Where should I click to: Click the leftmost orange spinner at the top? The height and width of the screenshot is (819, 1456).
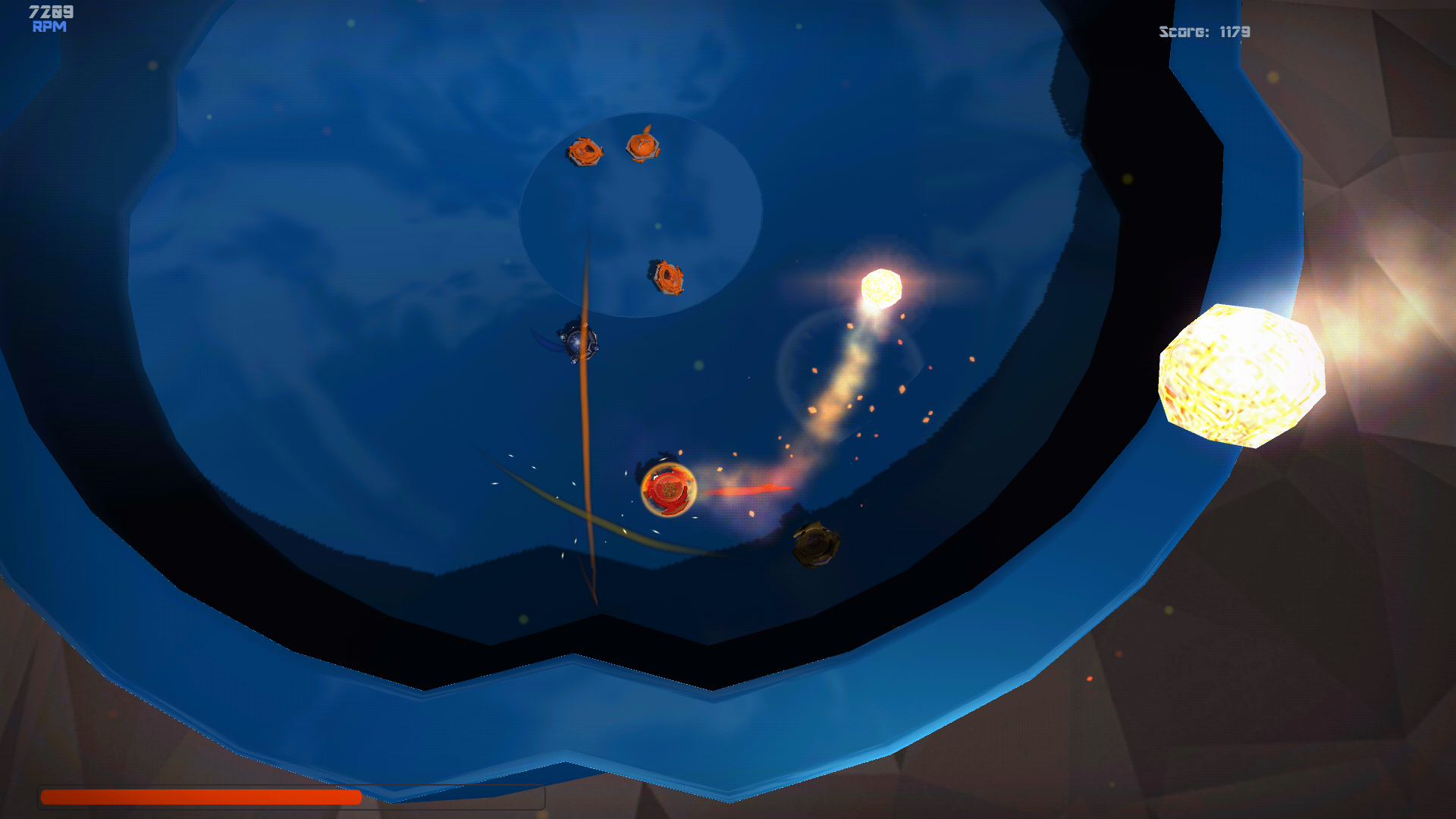point(585,152)
